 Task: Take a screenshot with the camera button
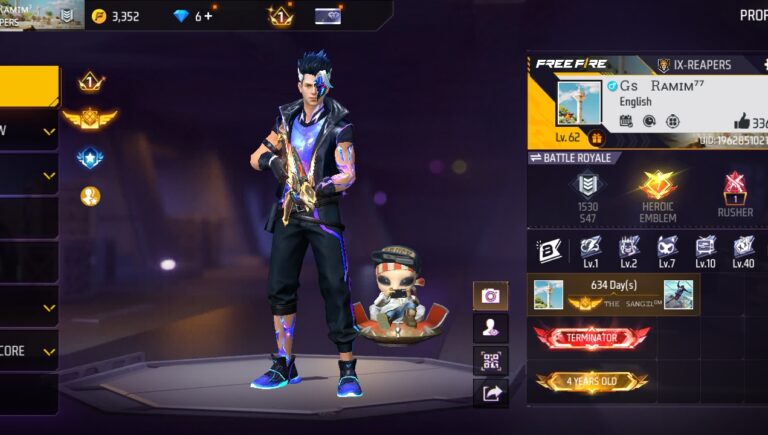click(490, 295)
